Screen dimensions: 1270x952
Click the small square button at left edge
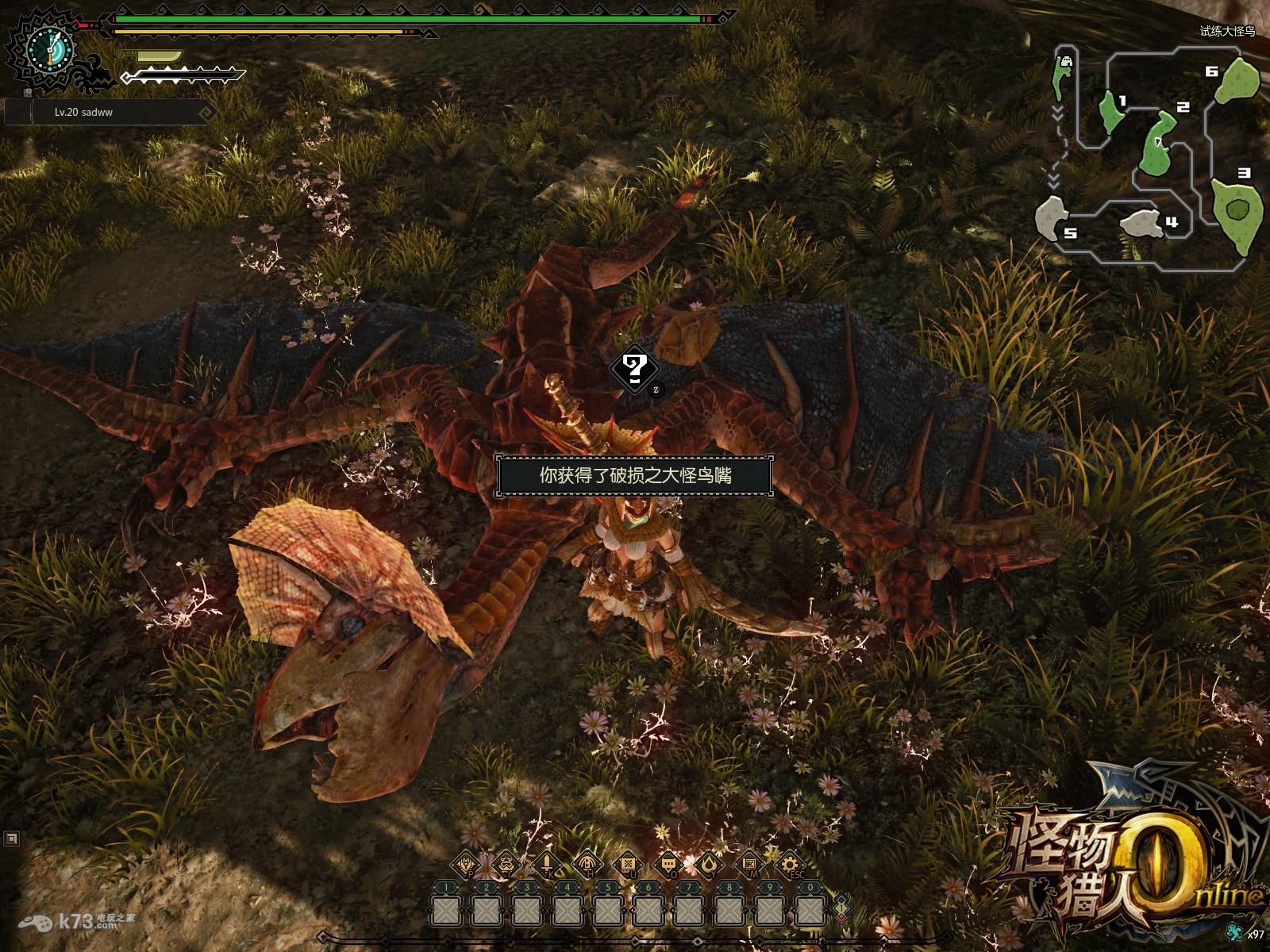tap(11, 838)
